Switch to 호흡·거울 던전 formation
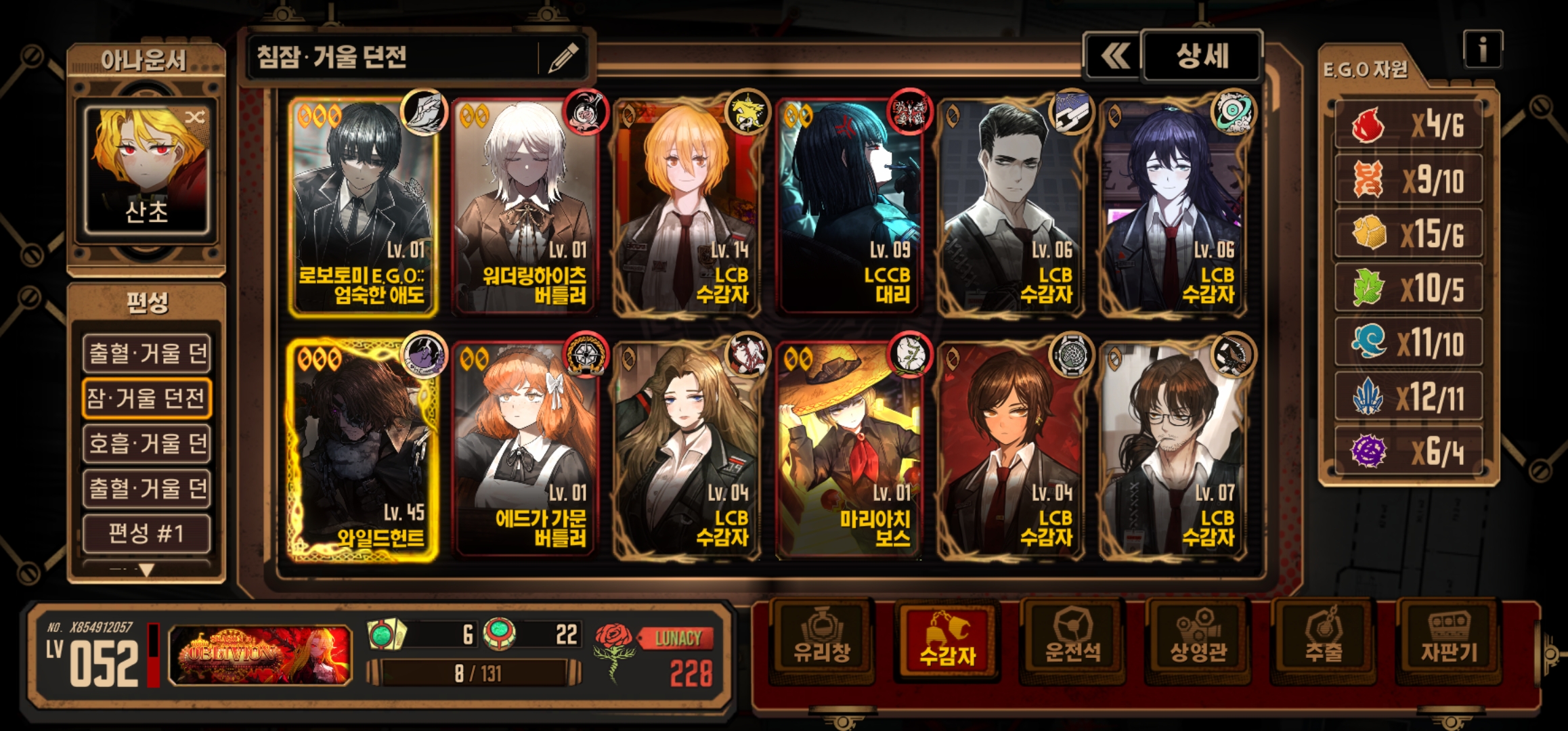The width and height of the screenshot is (1568, 731). (146, 443)
